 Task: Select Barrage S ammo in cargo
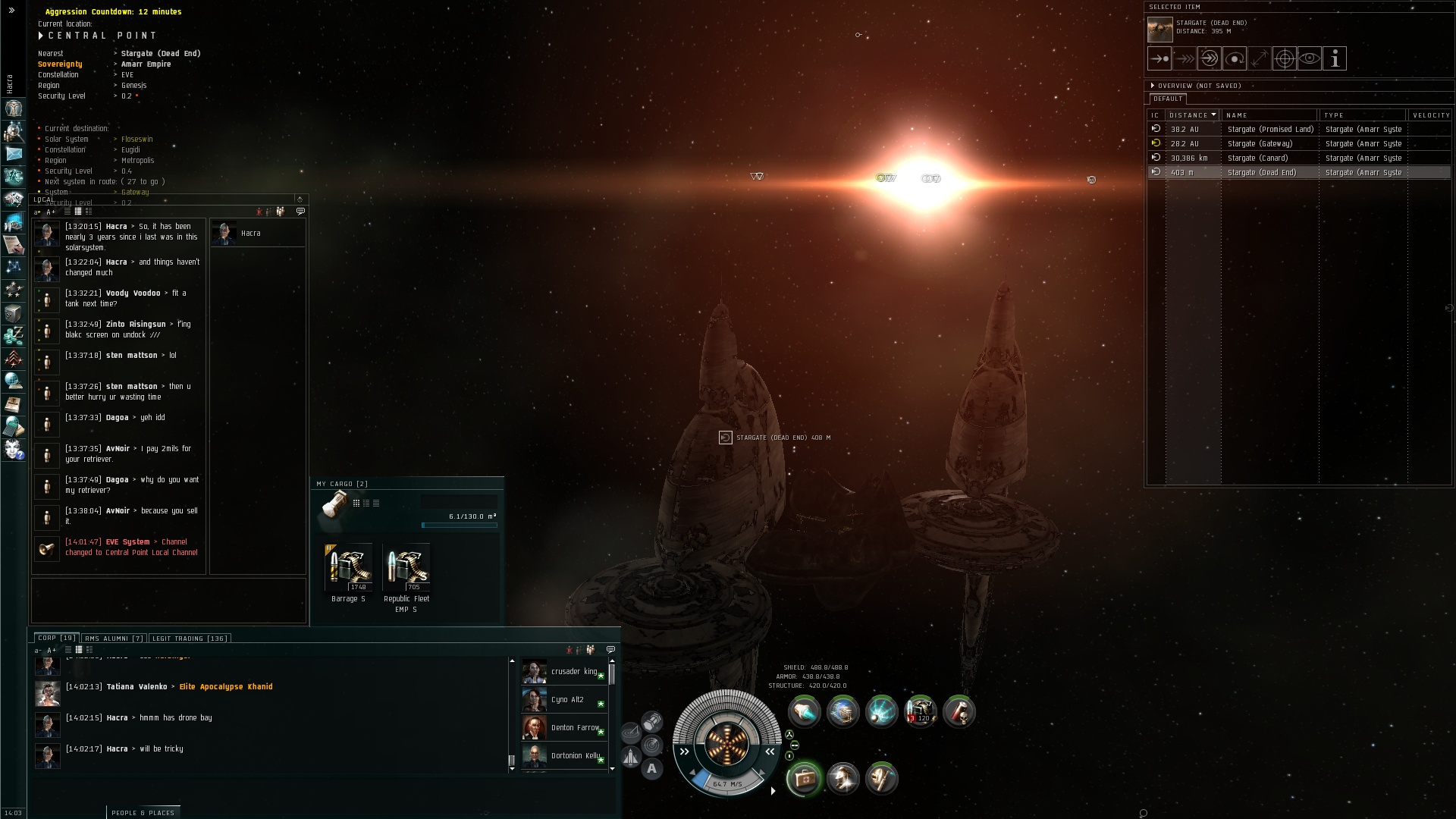[x=348, y=569]
